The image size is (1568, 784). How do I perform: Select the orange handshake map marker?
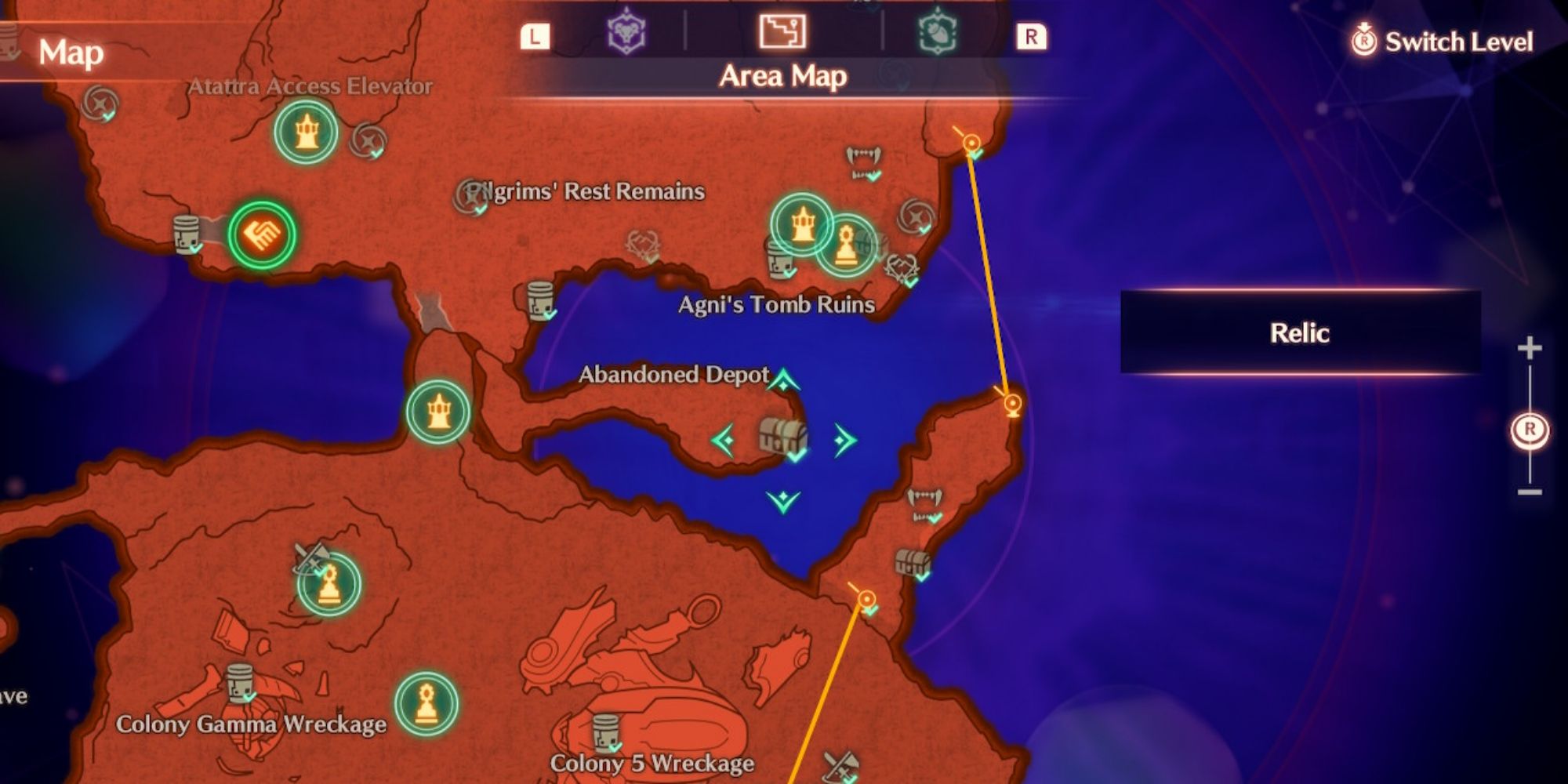click(x=262, y=234)
